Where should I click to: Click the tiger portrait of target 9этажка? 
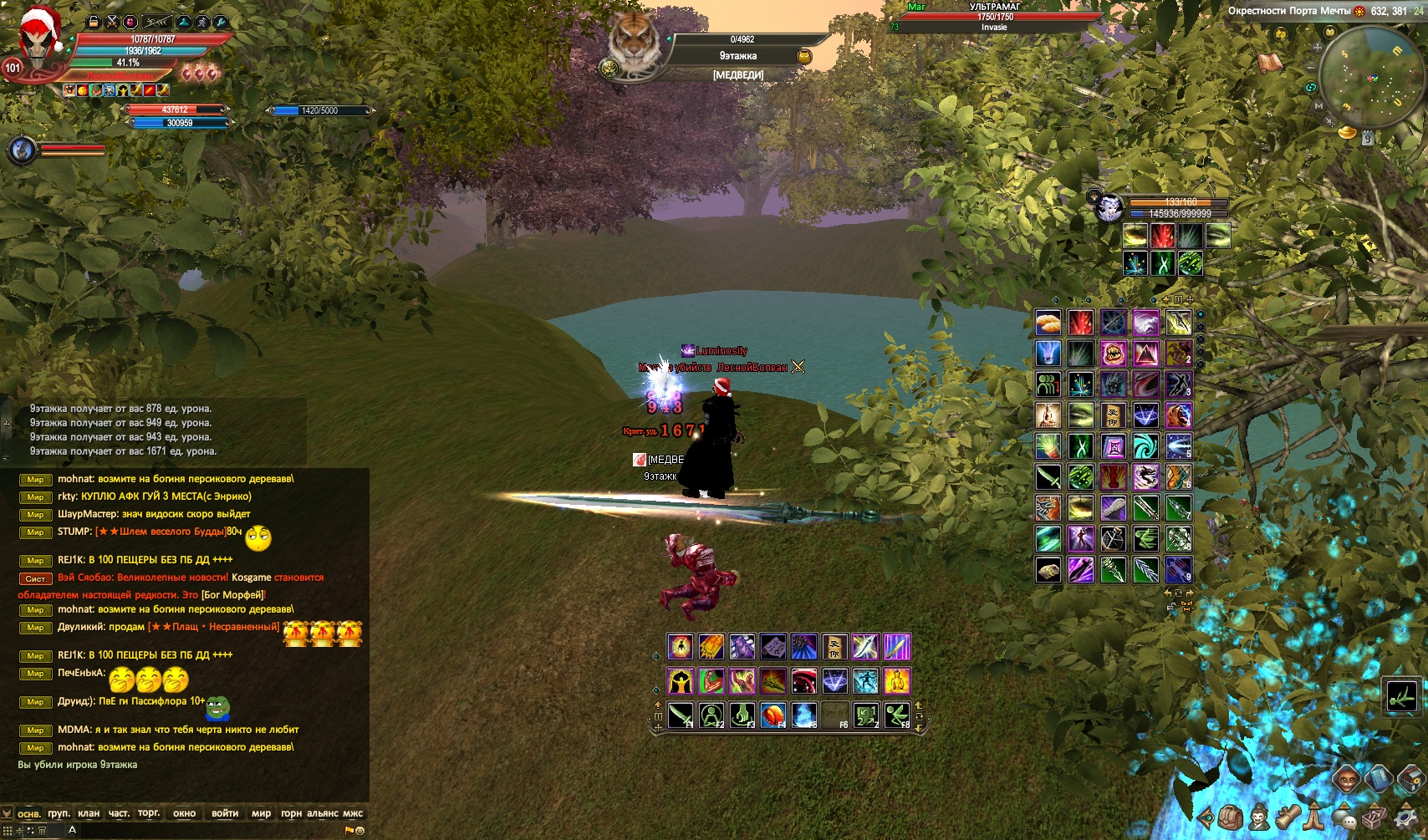coord(634,42)
